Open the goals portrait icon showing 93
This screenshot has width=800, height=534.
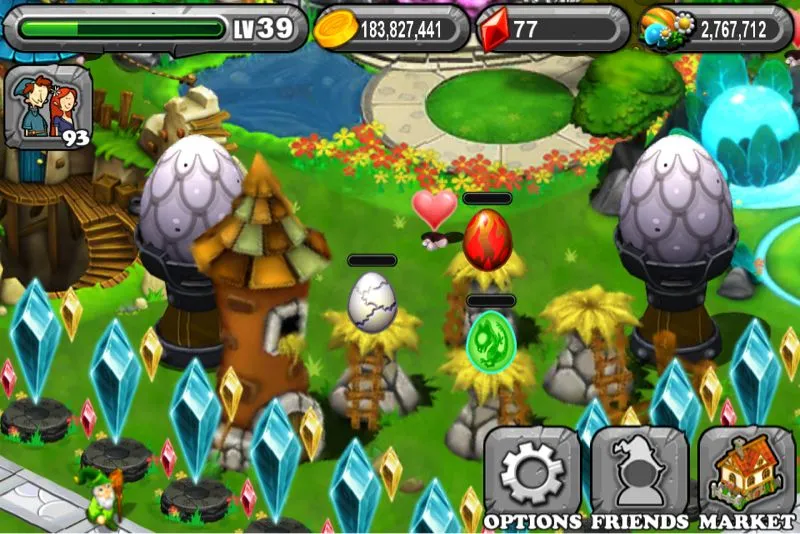[x=48, y=107]
